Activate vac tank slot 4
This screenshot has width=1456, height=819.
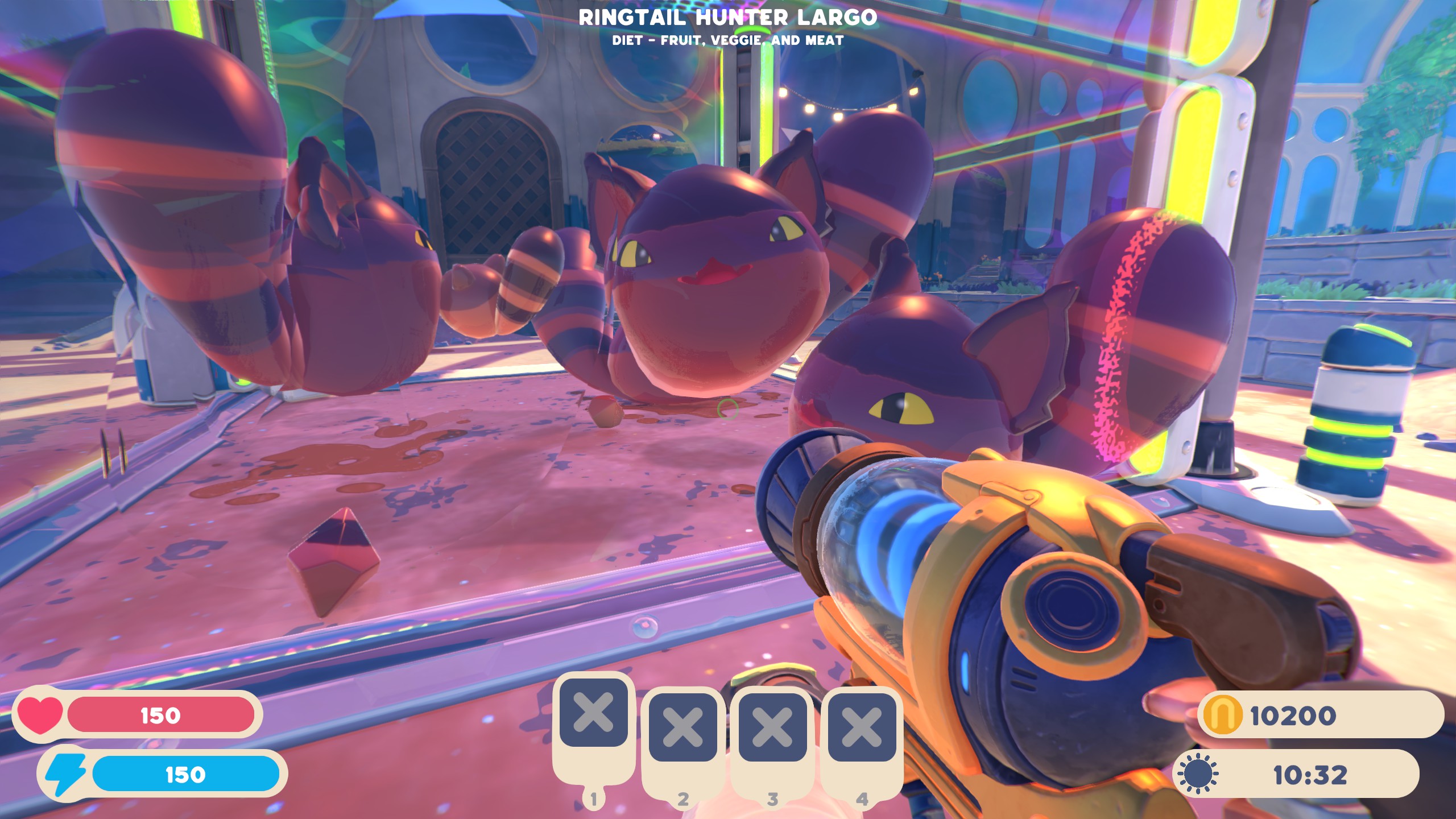862,727
